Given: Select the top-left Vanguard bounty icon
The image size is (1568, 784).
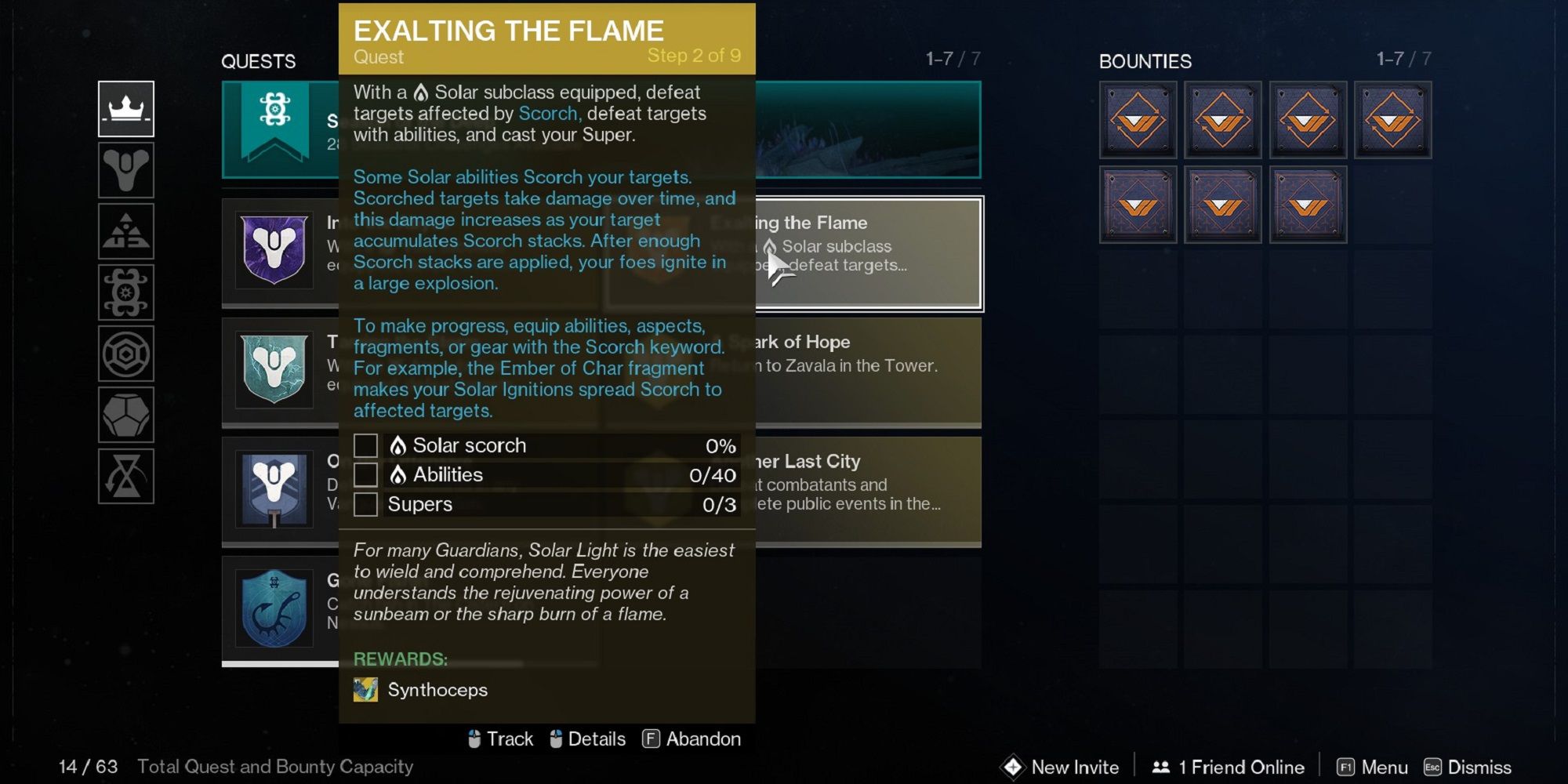Looking at the screenshot, I should point(1137,120).
